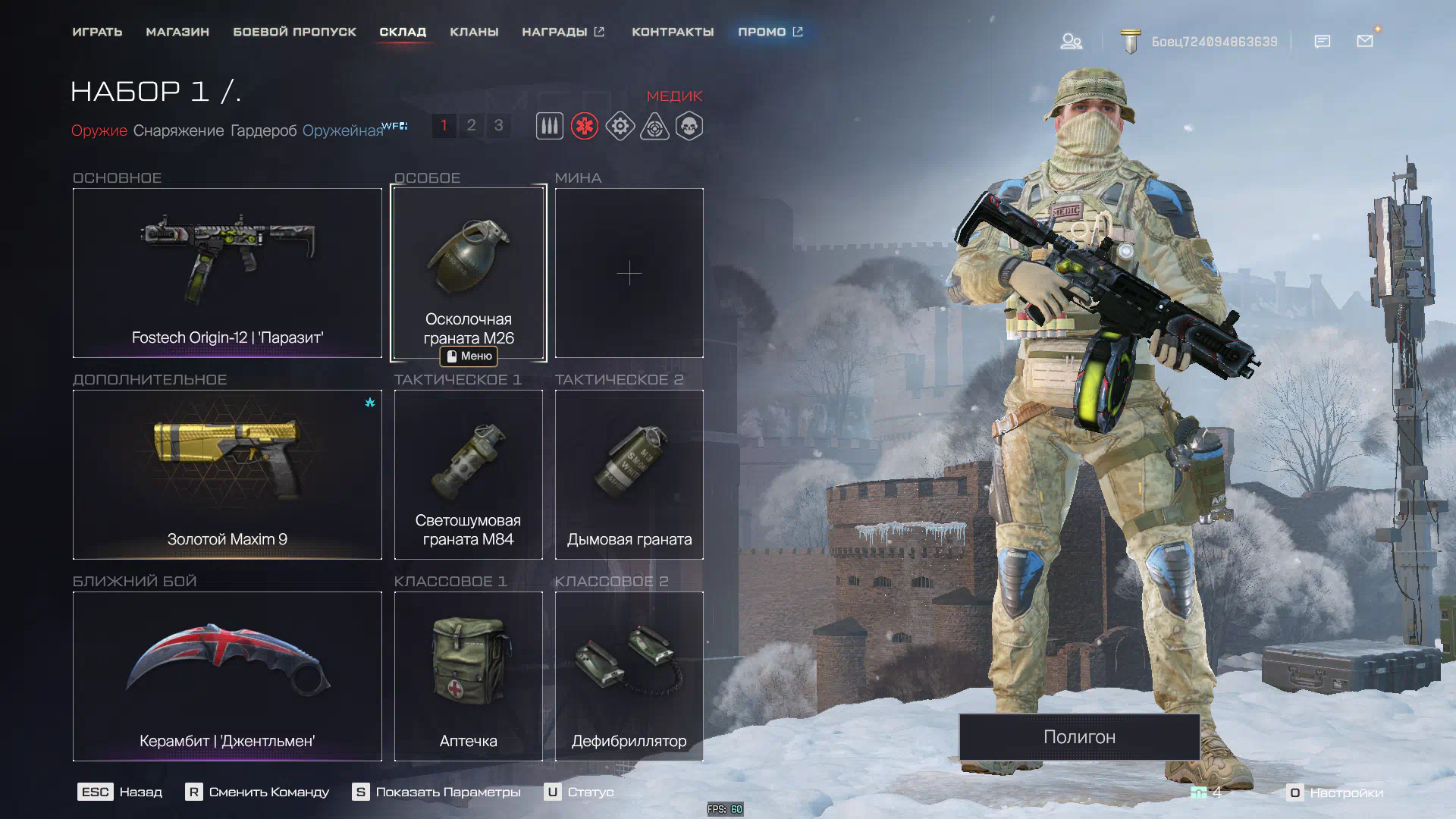Viewport: 1456px width, 819px height.
Task: Select the Дефибриллятор slot
Action: (x=629, y=676)
